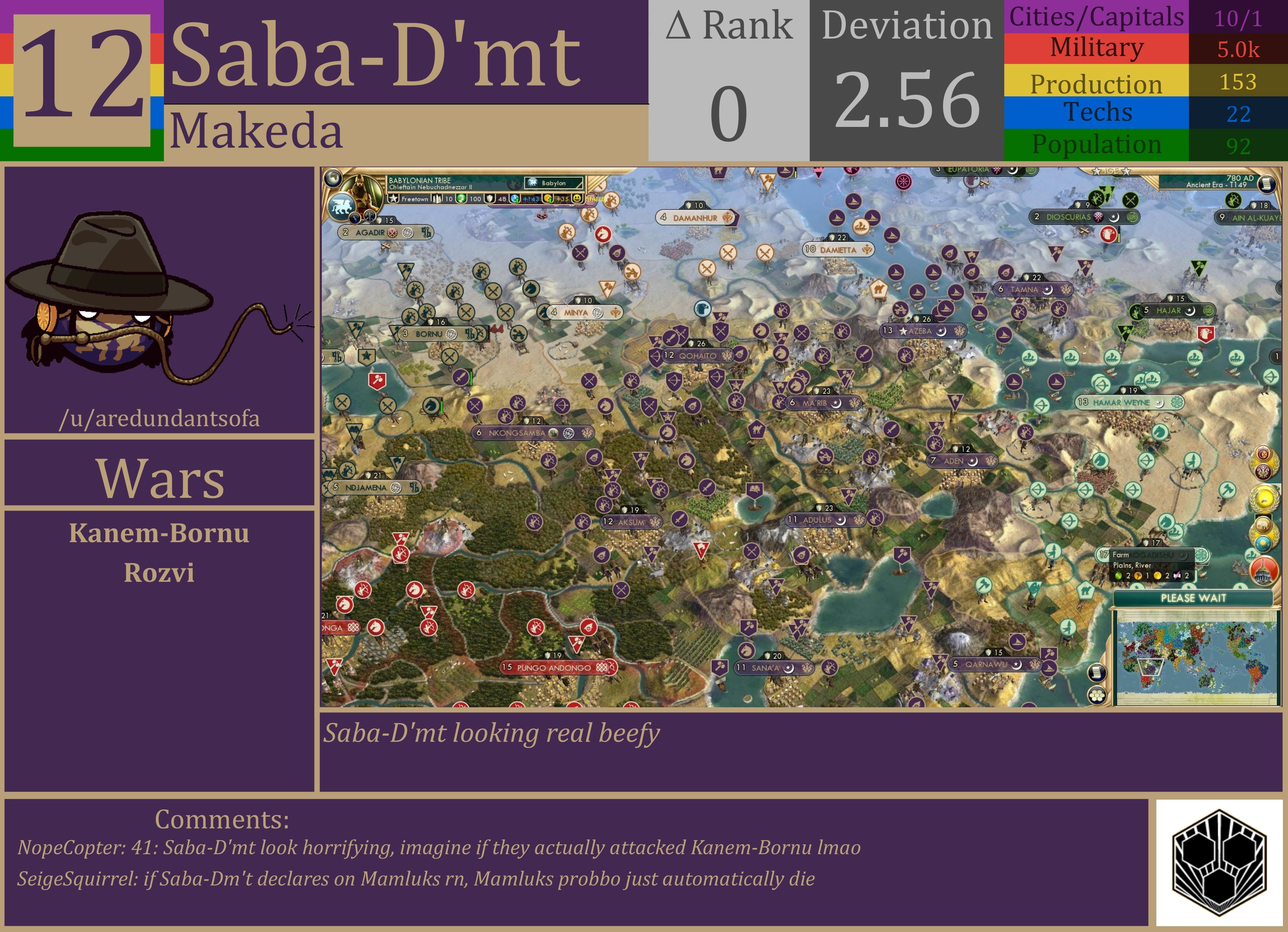Click the winged-lion Babylon civilization emblem
This screenshot has width=1288, height=932.
[x=341, y=206]
